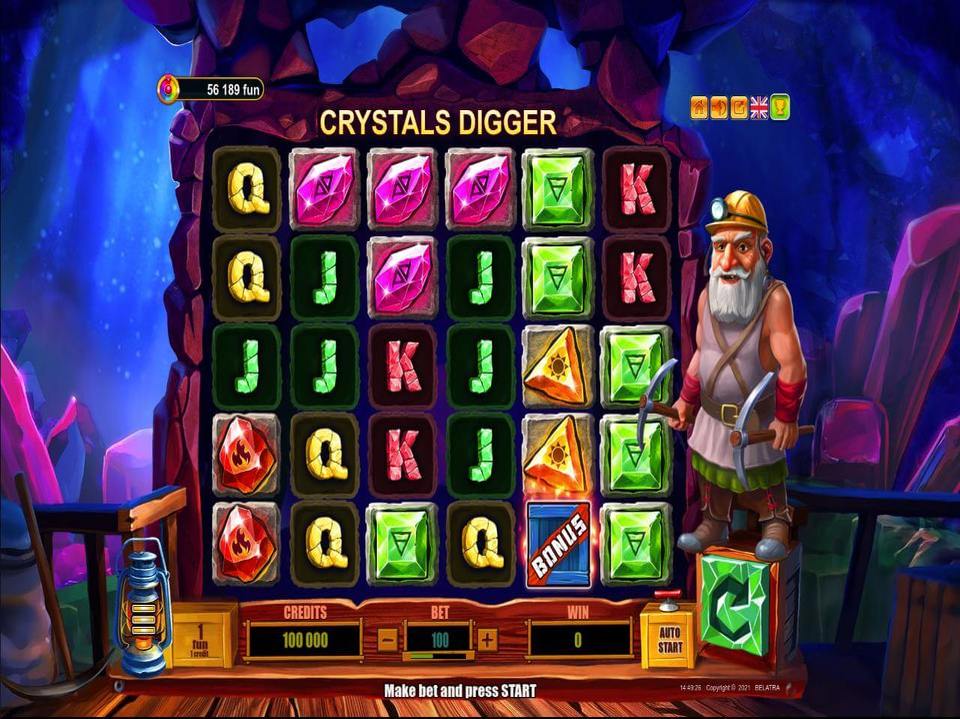Open the green trophy paytable icon
This screenshot has width=960, height=719.
pos(780,107)
